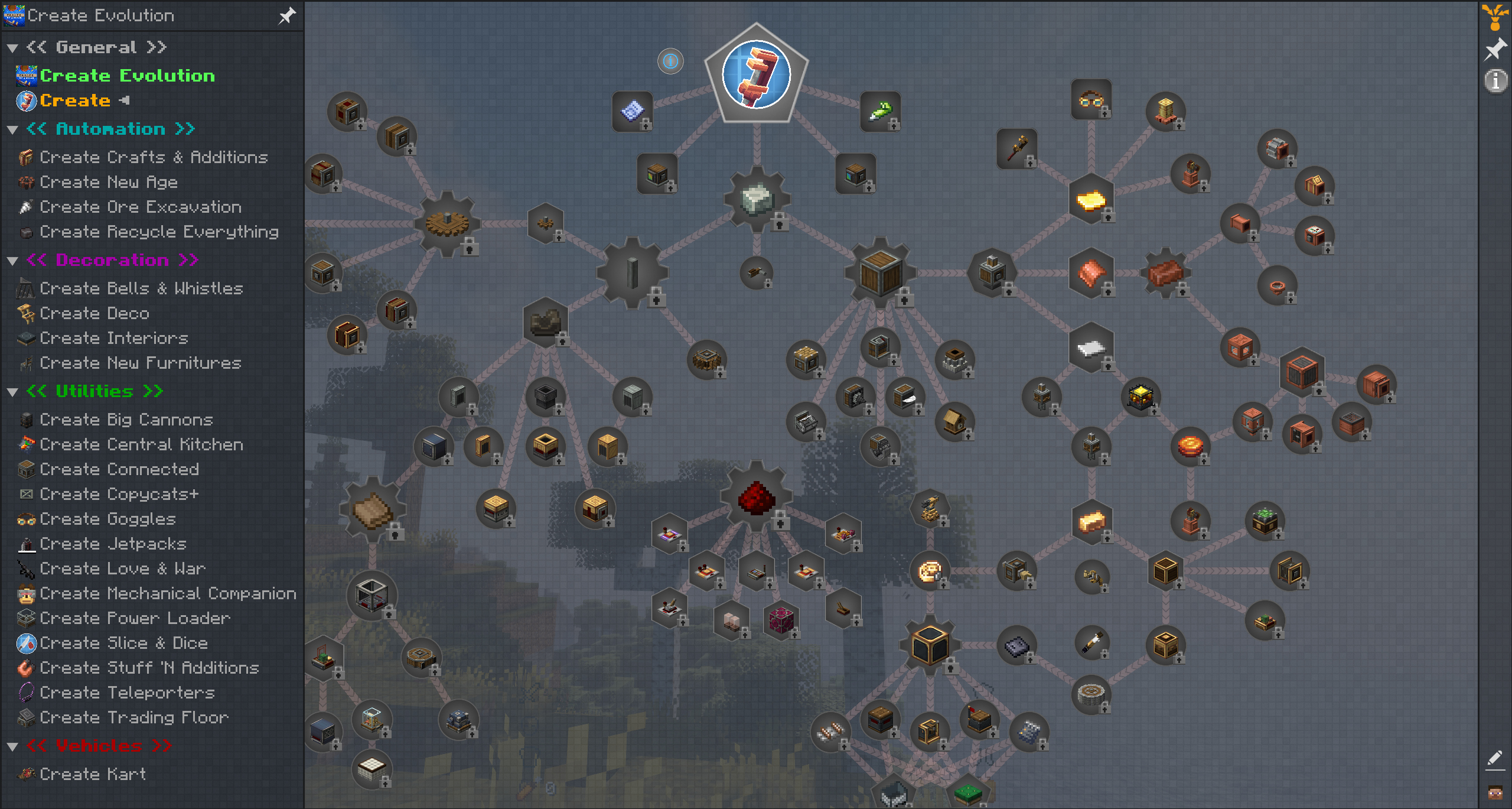Collapse the General section
Screen dimensions: 1512x809
[12, 47]
